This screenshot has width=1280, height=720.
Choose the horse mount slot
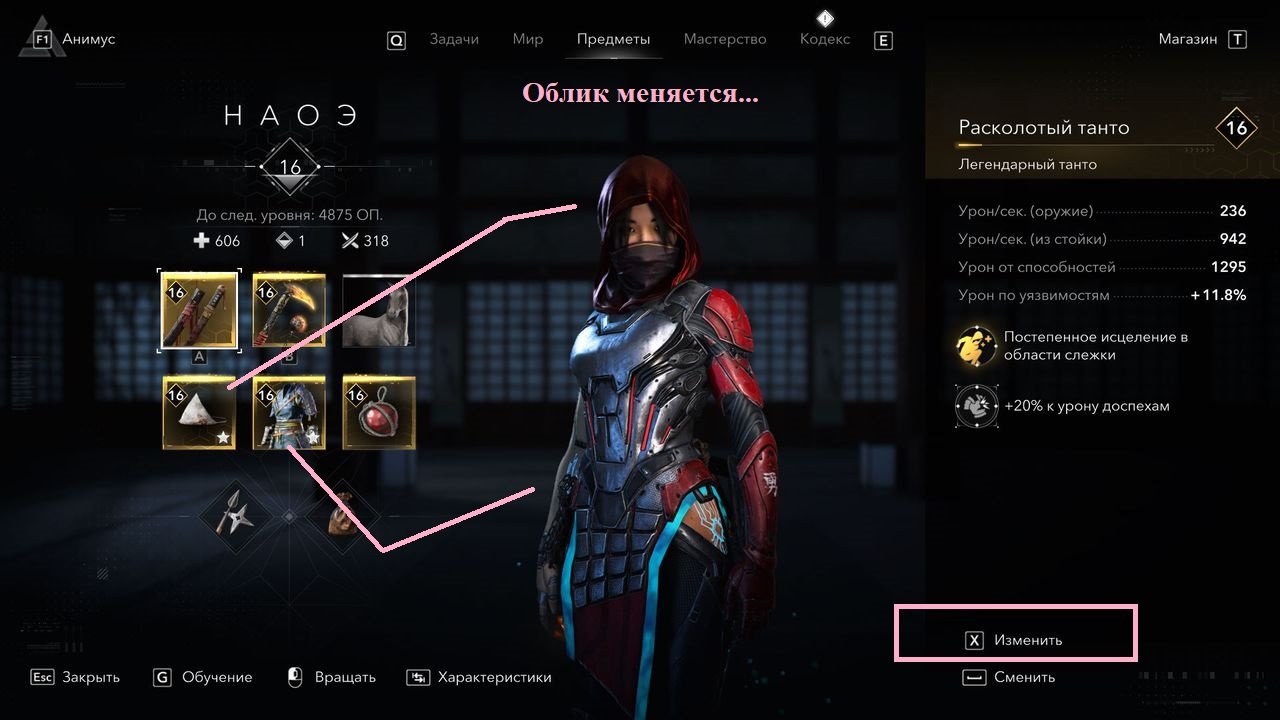(378, 310)
